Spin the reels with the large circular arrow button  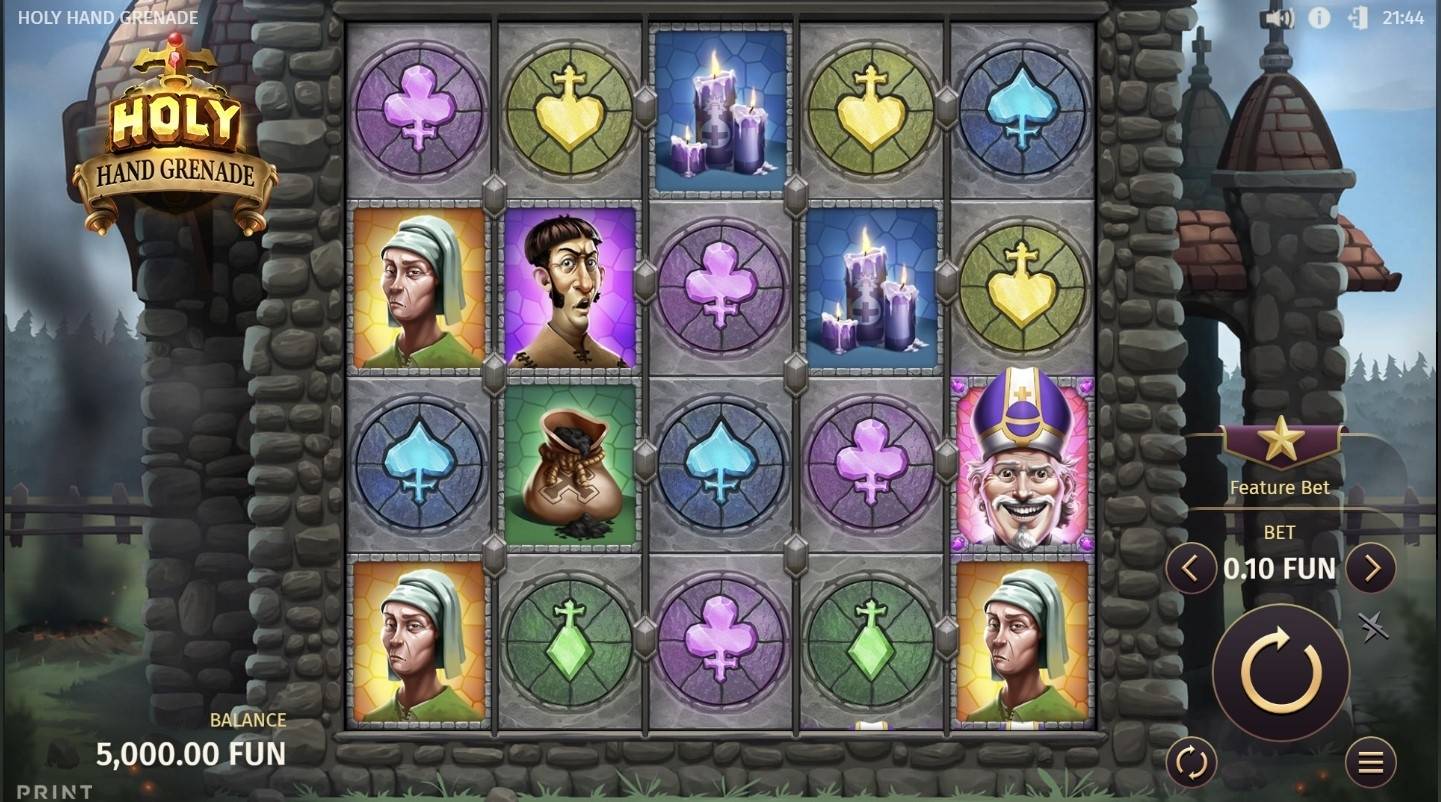[1280, 672]
